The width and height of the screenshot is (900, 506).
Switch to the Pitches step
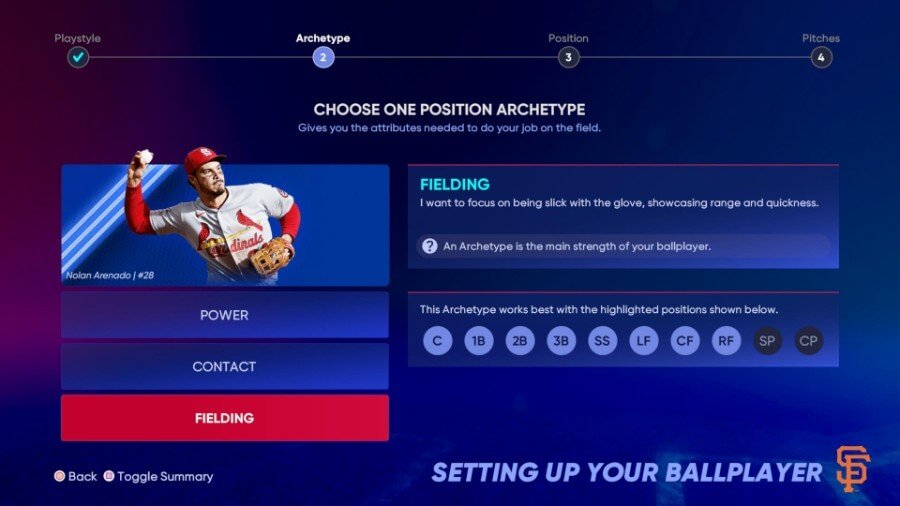pos(821,57)
